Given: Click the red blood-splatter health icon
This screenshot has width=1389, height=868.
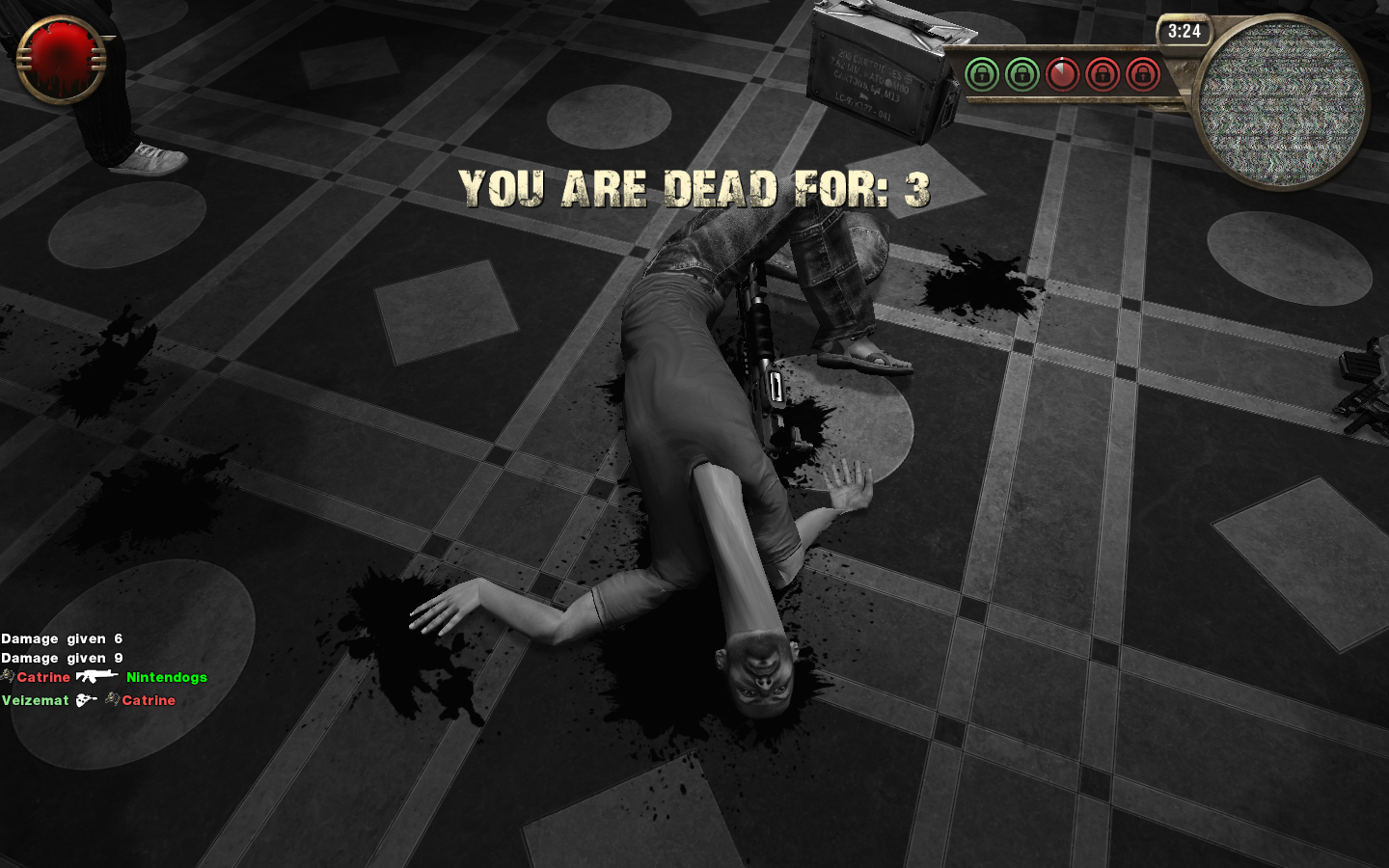Looking at the screenshot, I should tap(62, 60).
